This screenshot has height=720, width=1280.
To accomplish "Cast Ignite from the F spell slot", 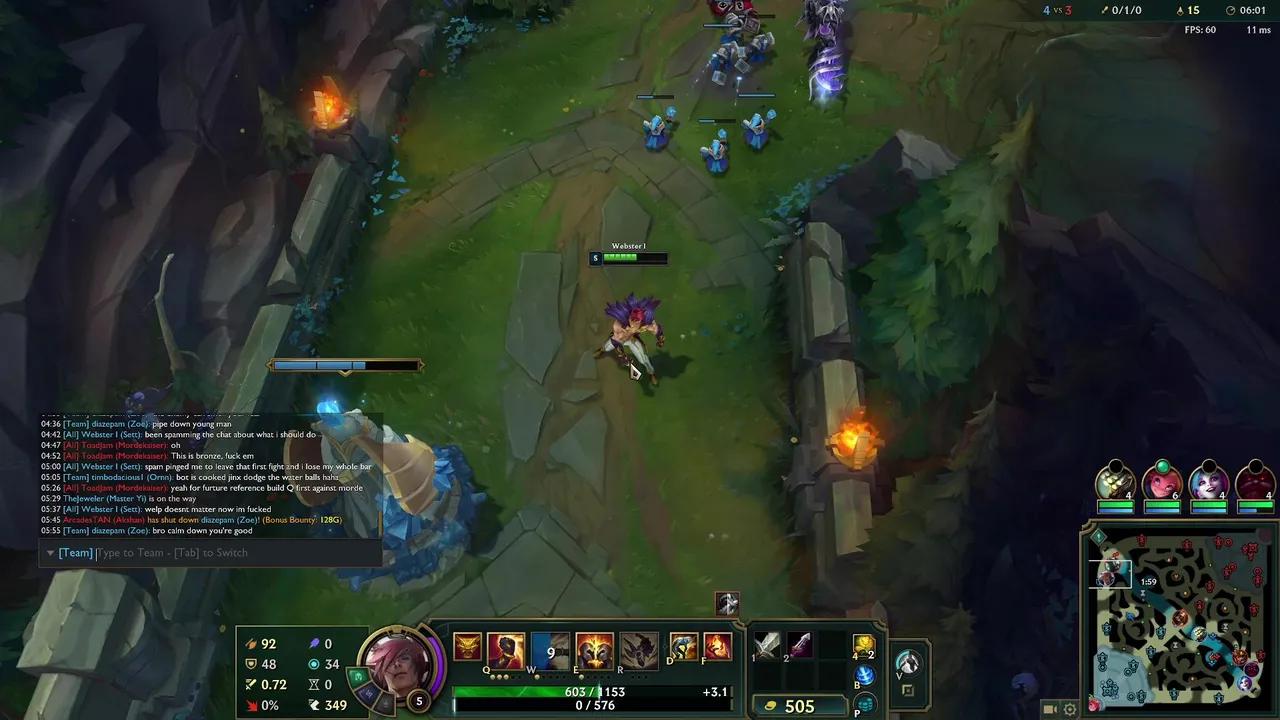I will click(x=718, y=647).
